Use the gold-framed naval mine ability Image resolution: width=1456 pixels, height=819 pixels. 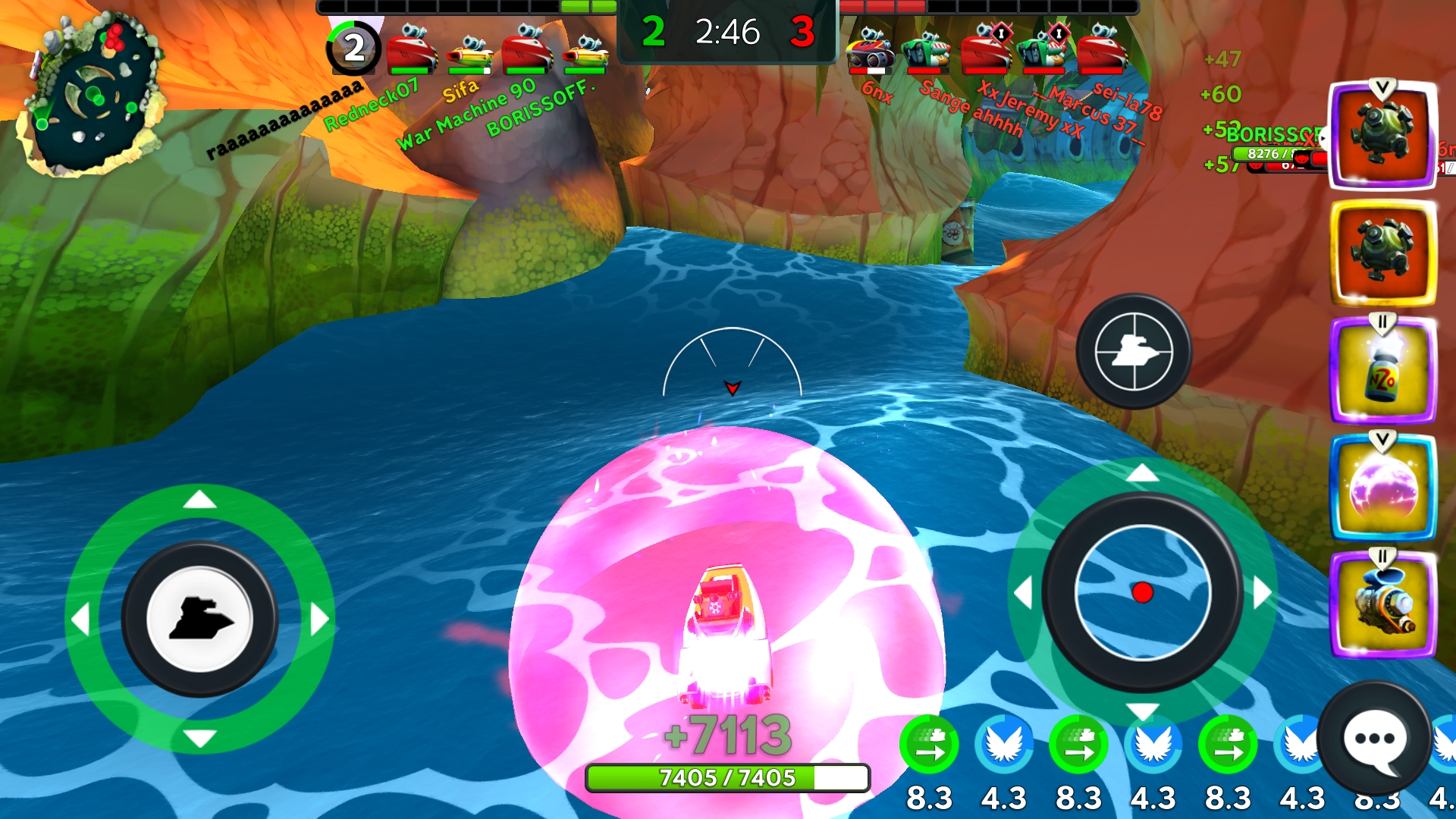click(1382, 253)
